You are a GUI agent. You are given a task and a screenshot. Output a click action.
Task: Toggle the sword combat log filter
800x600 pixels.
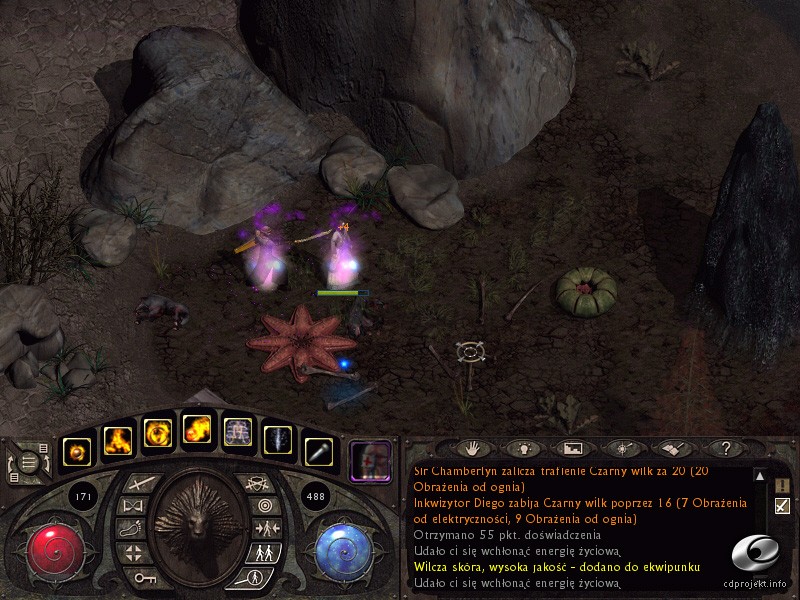pyautogui.click(x=782, y=506)
